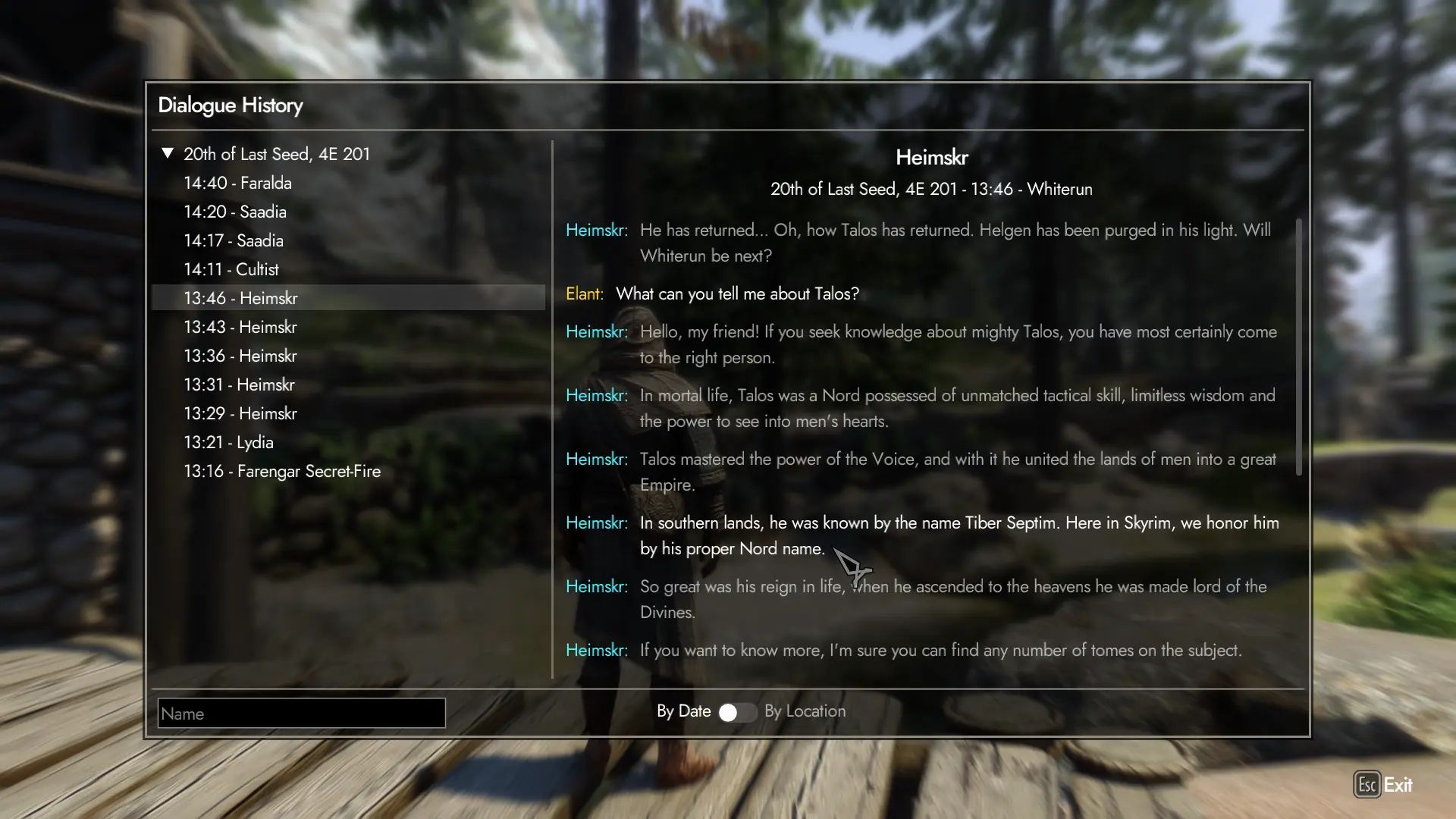Viewport: 1456px width, 819px height.
Task: Select the 13:21 Lydia conversation
Action: (228, 442)
